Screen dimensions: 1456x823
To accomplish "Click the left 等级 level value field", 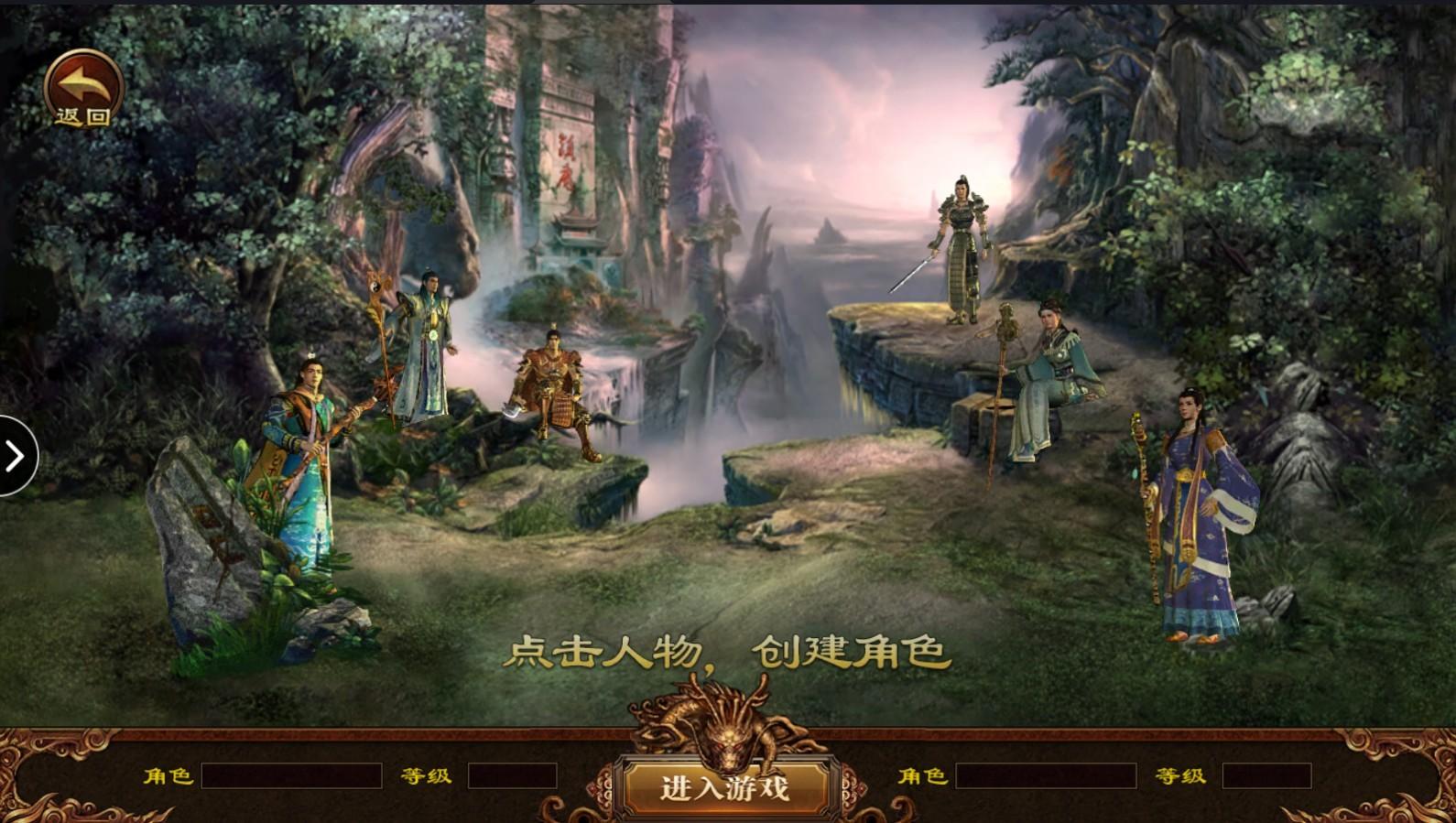I will [510, 775].
